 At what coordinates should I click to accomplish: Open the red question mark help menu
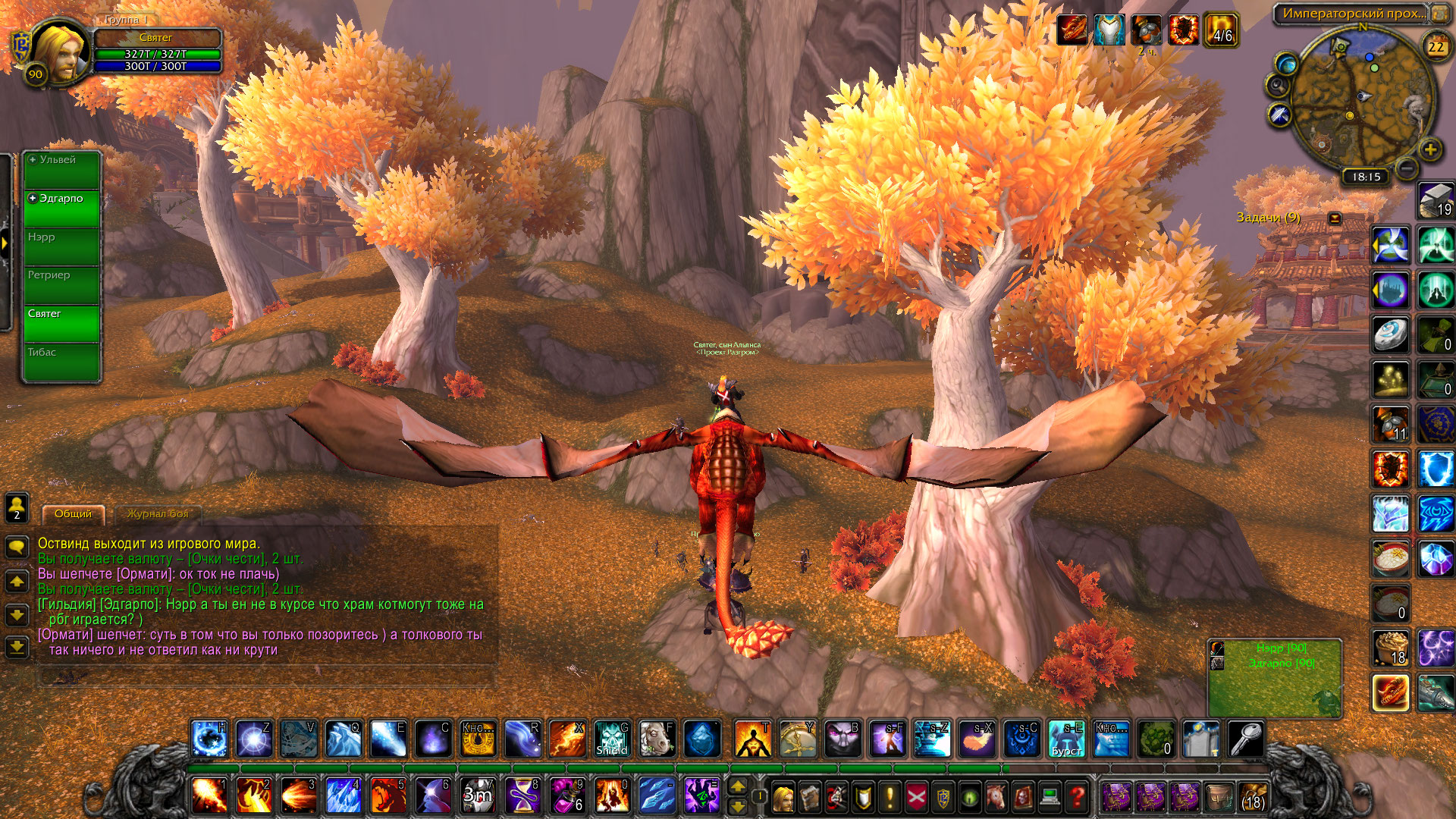click(1077, 797)
